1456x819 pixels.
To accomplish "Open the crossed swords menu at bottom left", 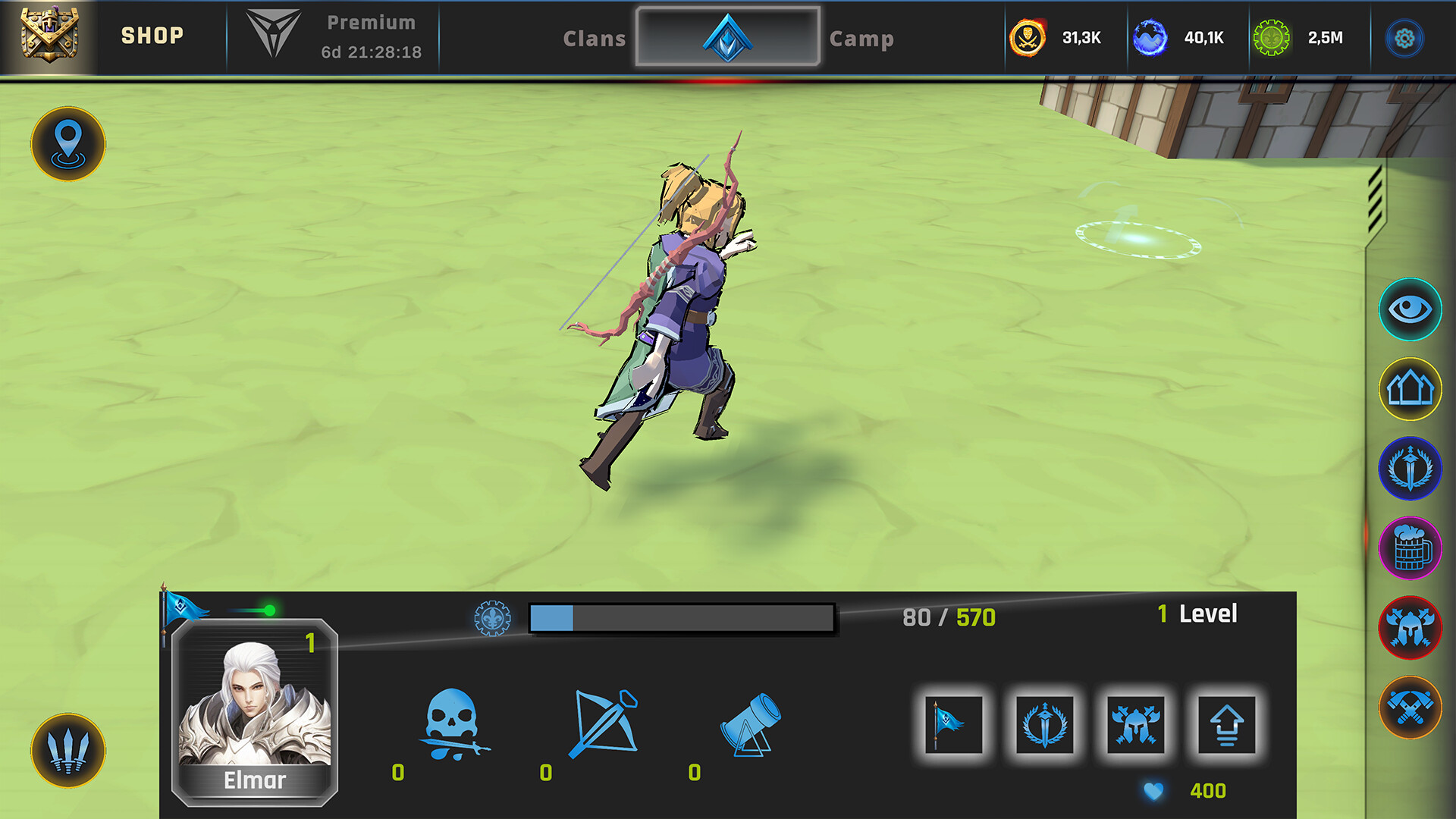I will [x=67, y=749].
